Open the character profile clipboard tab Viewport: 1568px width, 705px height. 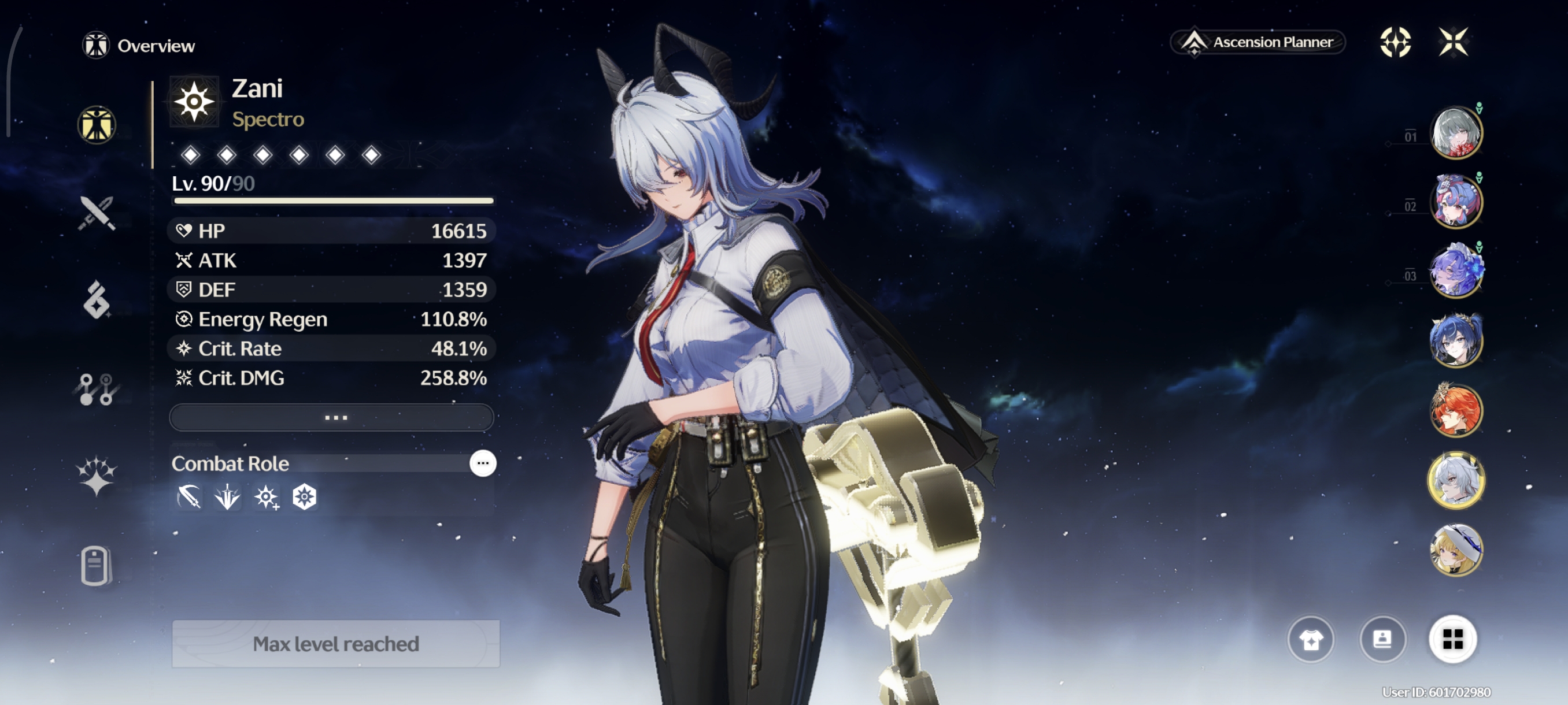point(95,566)
